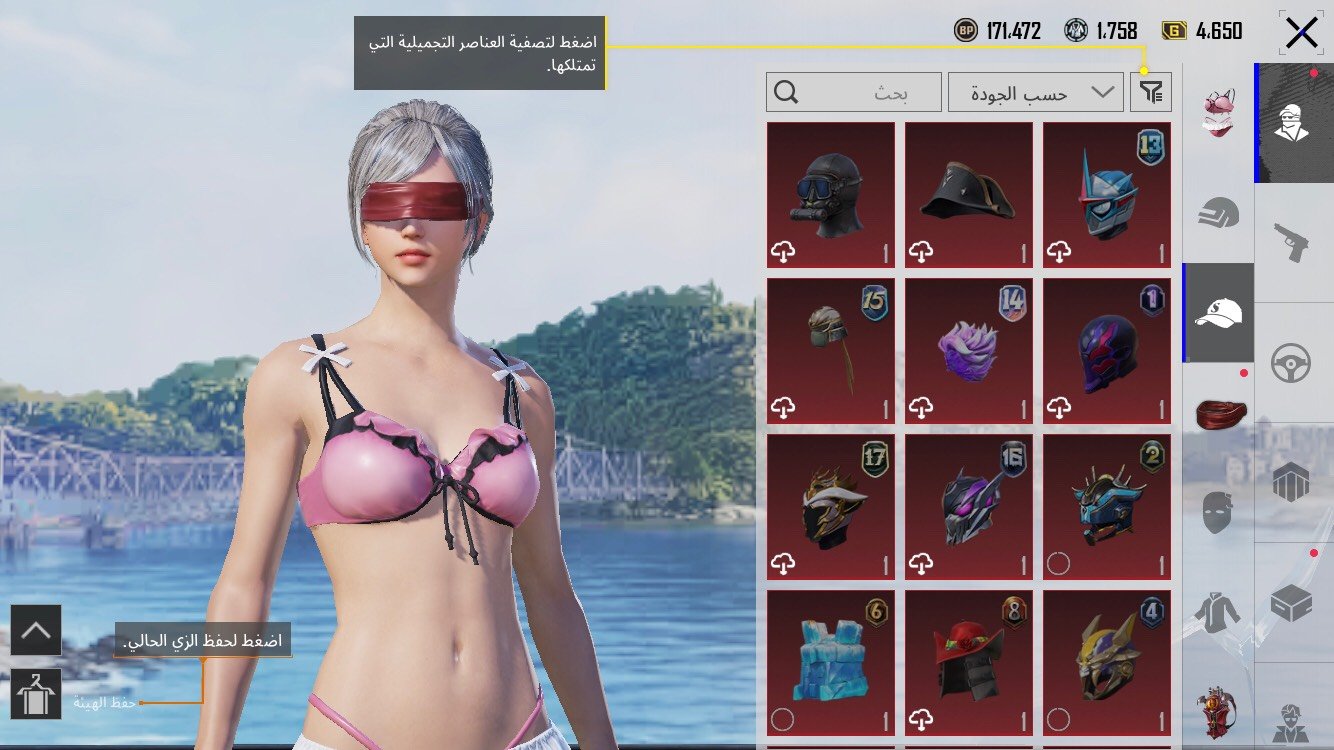Image resolution: width=1334 pixels, height=750 pixels.
Task: Click the search magnifying glass icon
Action: pos(790,92)
